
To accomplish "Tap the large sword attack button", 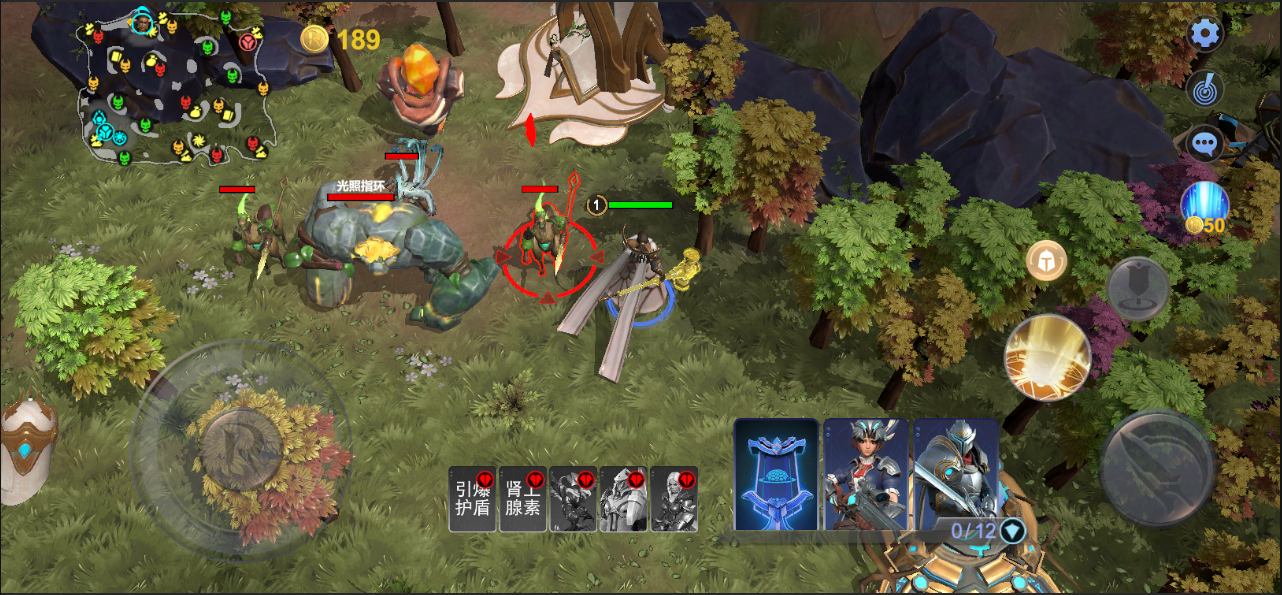I will (1158, 466).
